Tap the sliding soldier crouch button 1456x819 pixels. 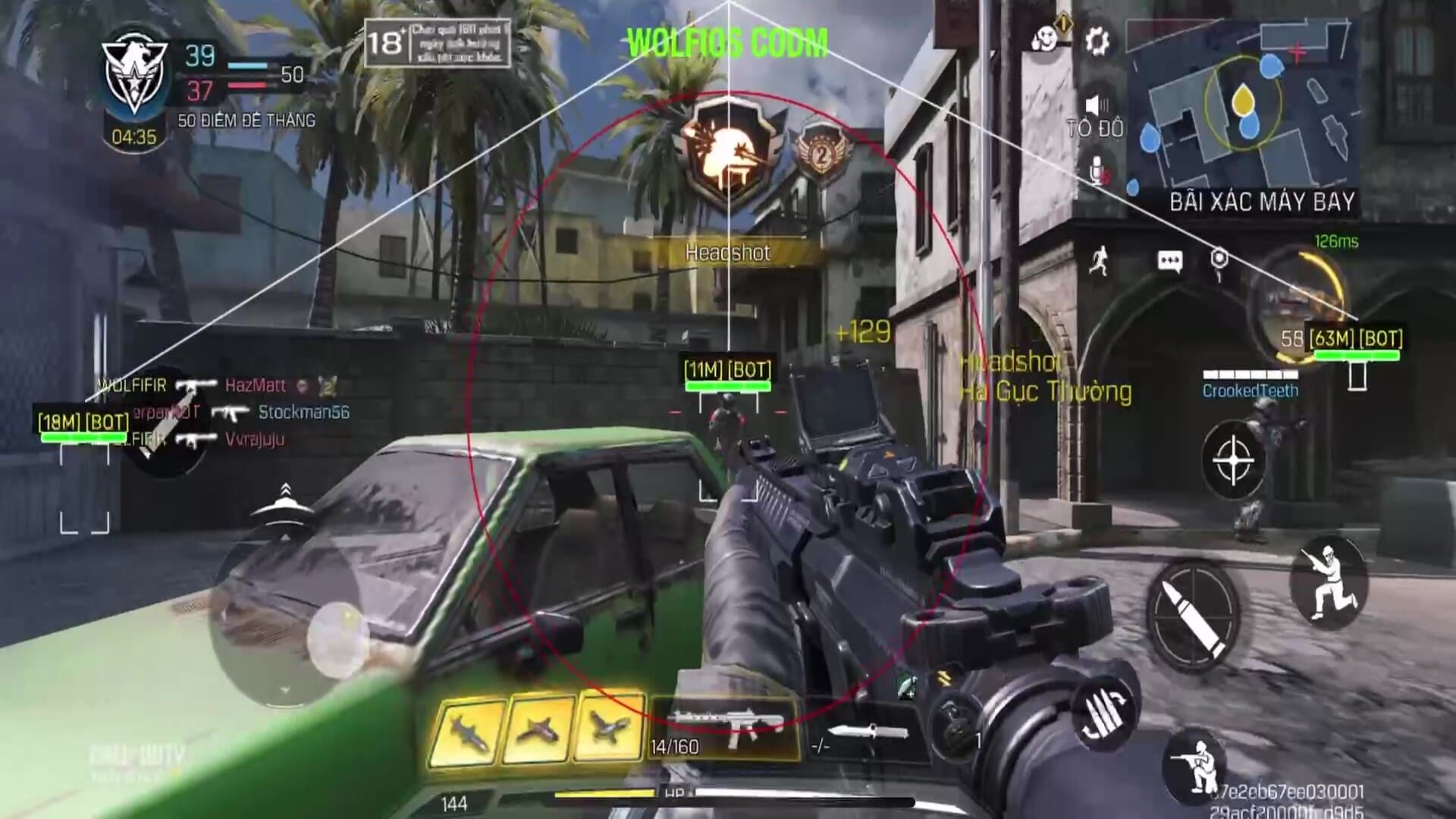pyautogui.click(x=1327, y=582)
